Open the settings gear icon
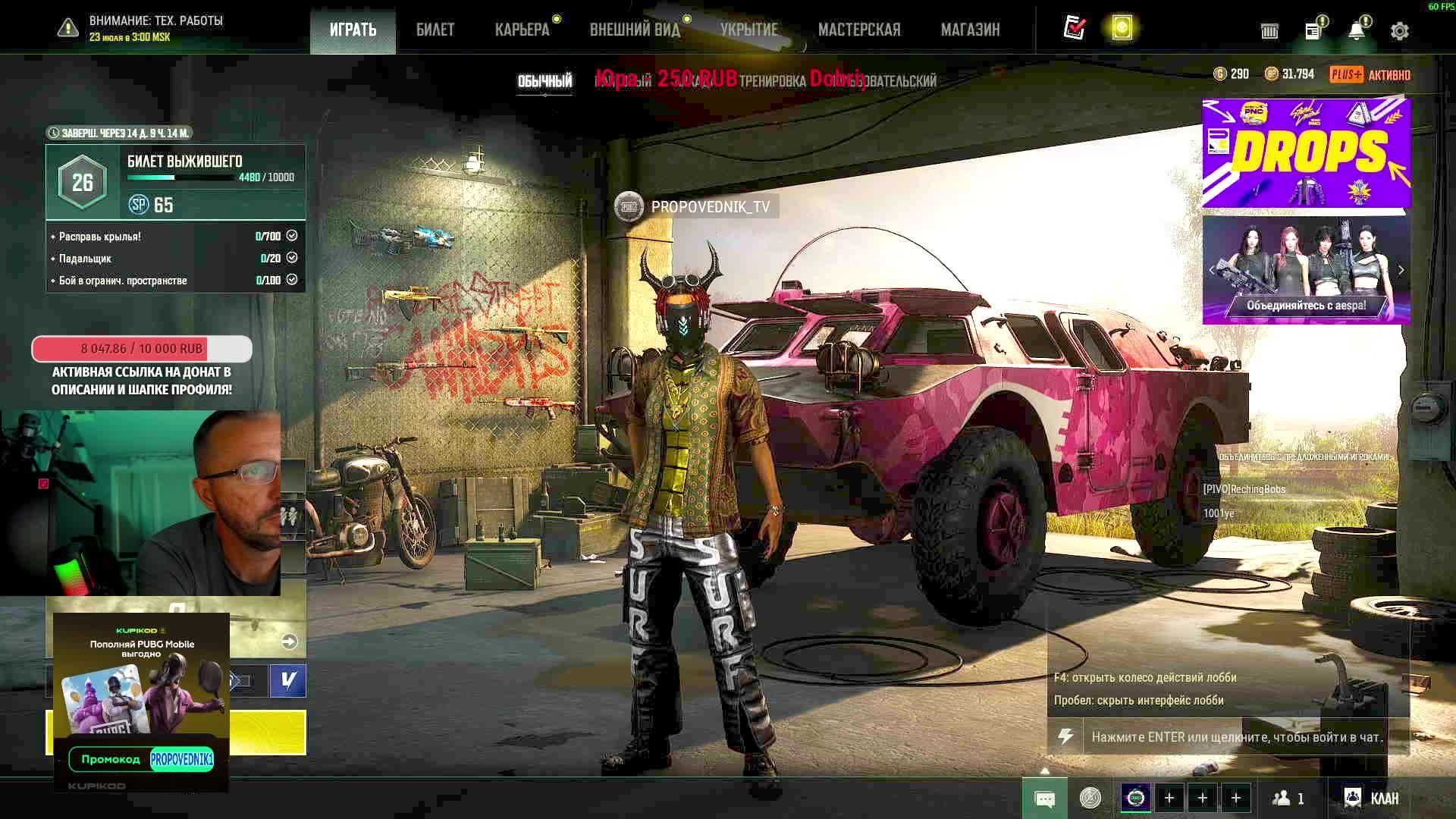This screenshot has height=819, width=1456. [x=1399, y=31]
